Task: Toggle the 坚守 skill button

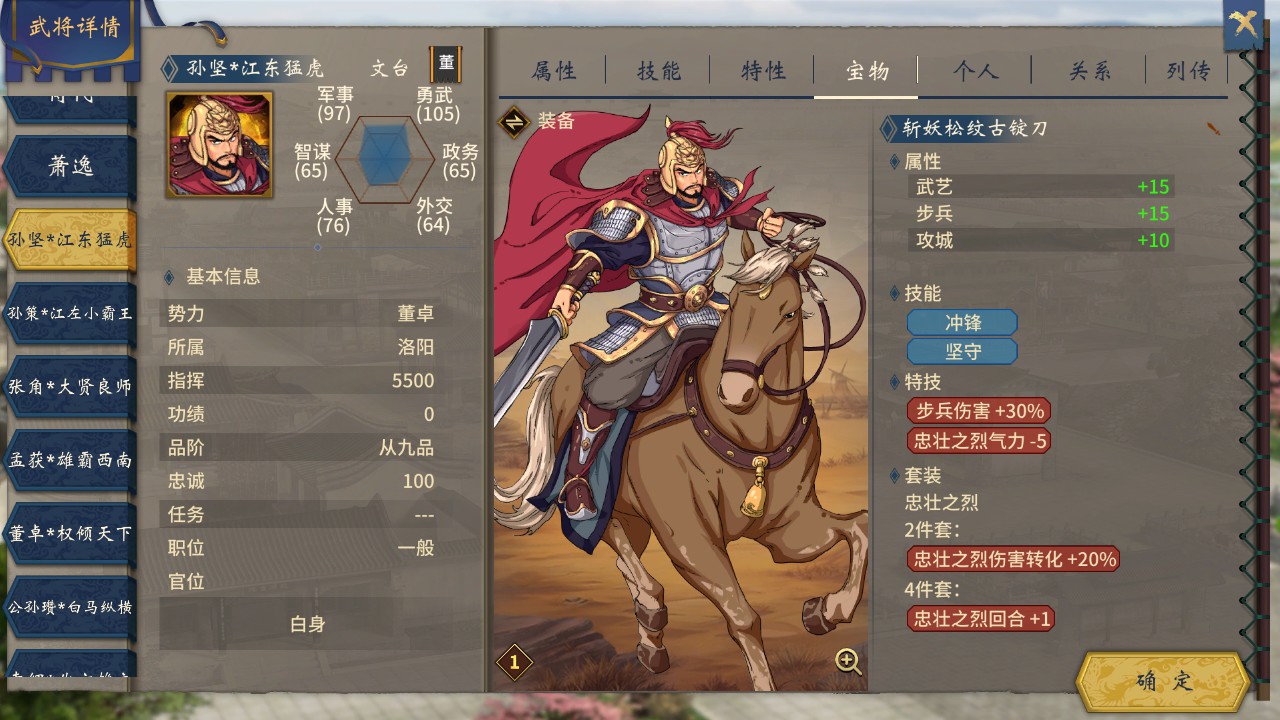Action: (962, 351)
